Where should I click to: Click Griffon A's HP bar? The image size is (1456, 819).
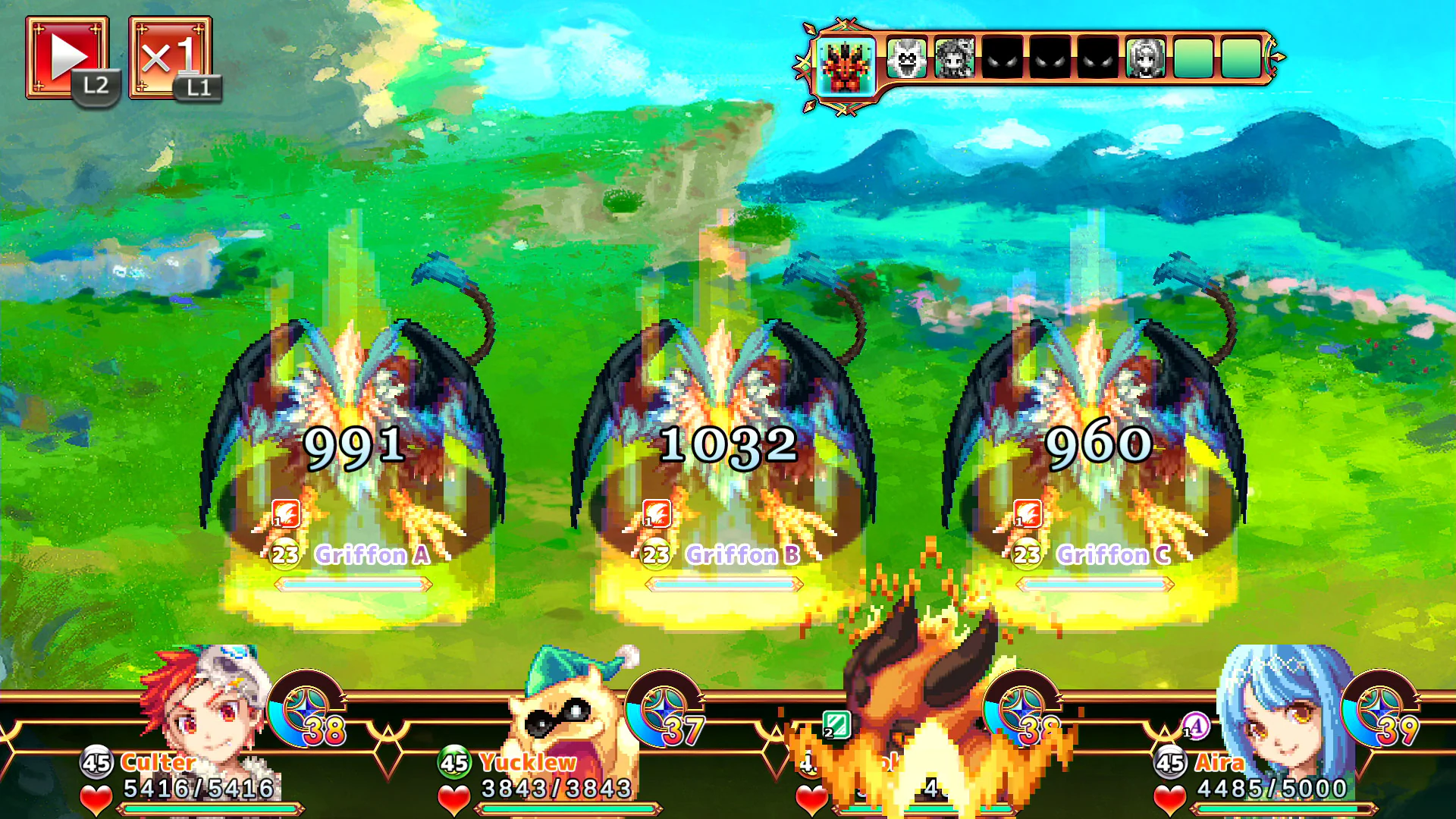[x=354, y=584]
